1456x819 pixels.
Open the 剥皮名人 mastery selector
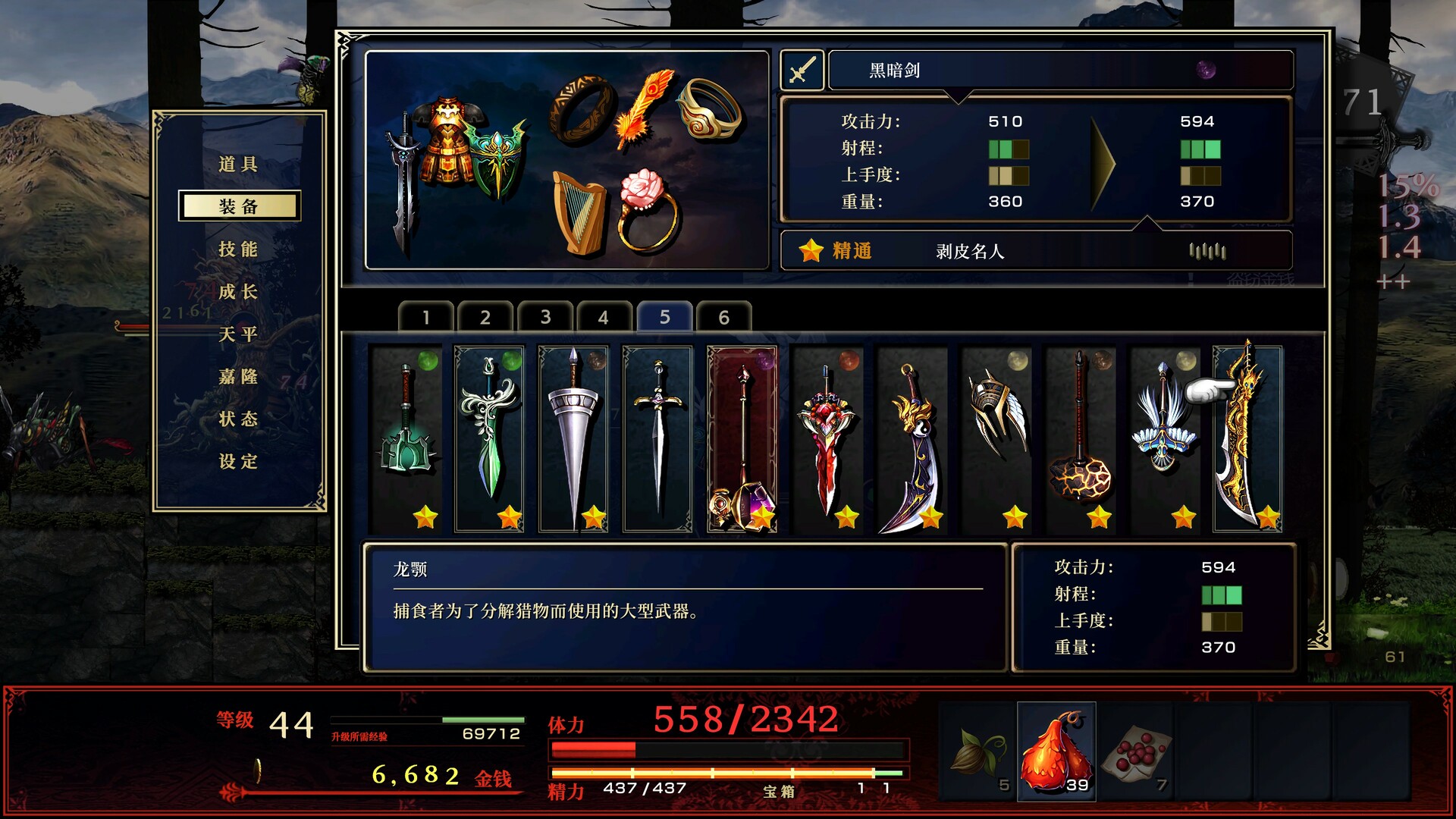pos(970,251)
